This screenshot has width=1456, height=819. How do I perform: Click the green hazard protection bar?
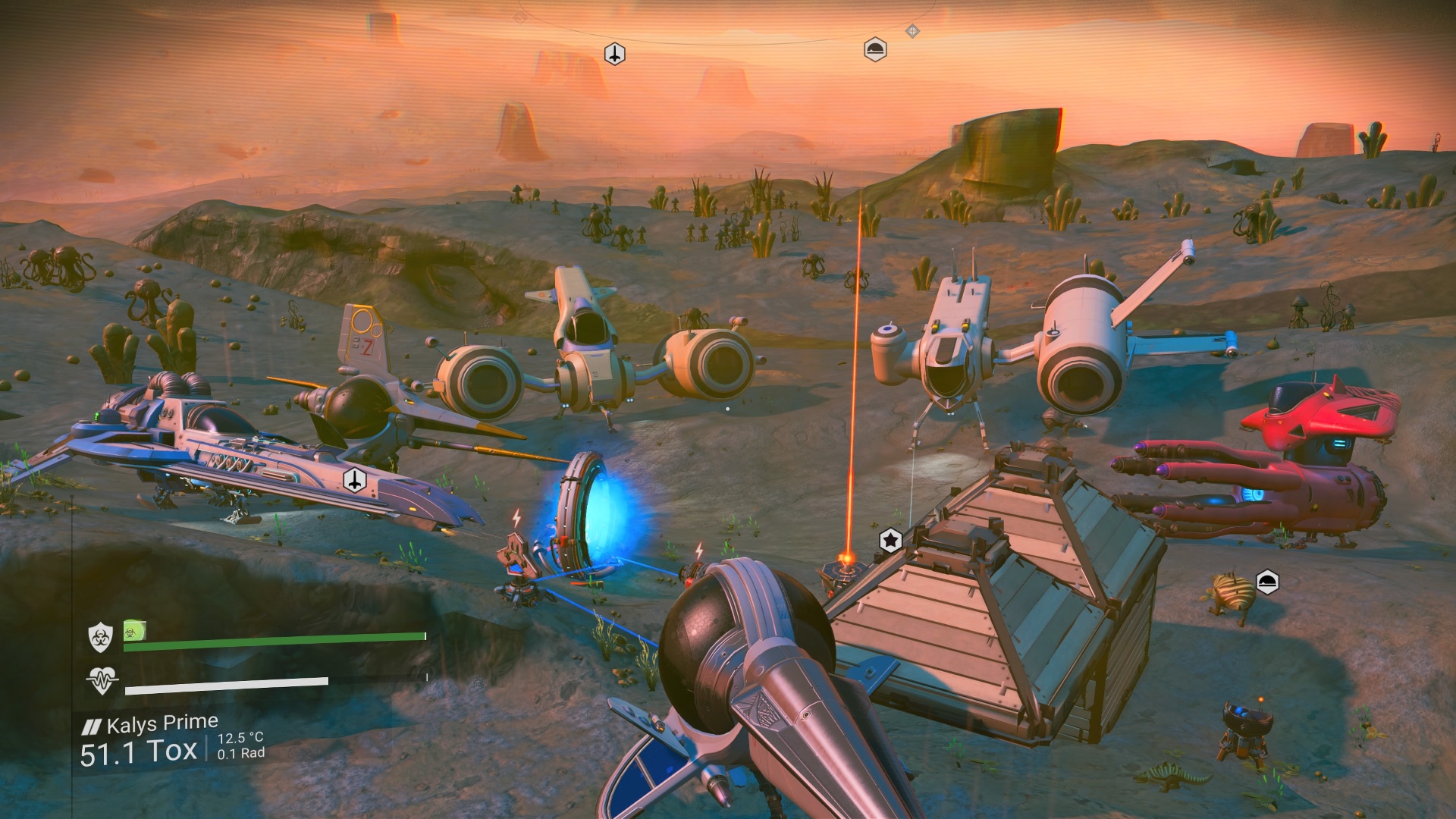pos(273,639)
